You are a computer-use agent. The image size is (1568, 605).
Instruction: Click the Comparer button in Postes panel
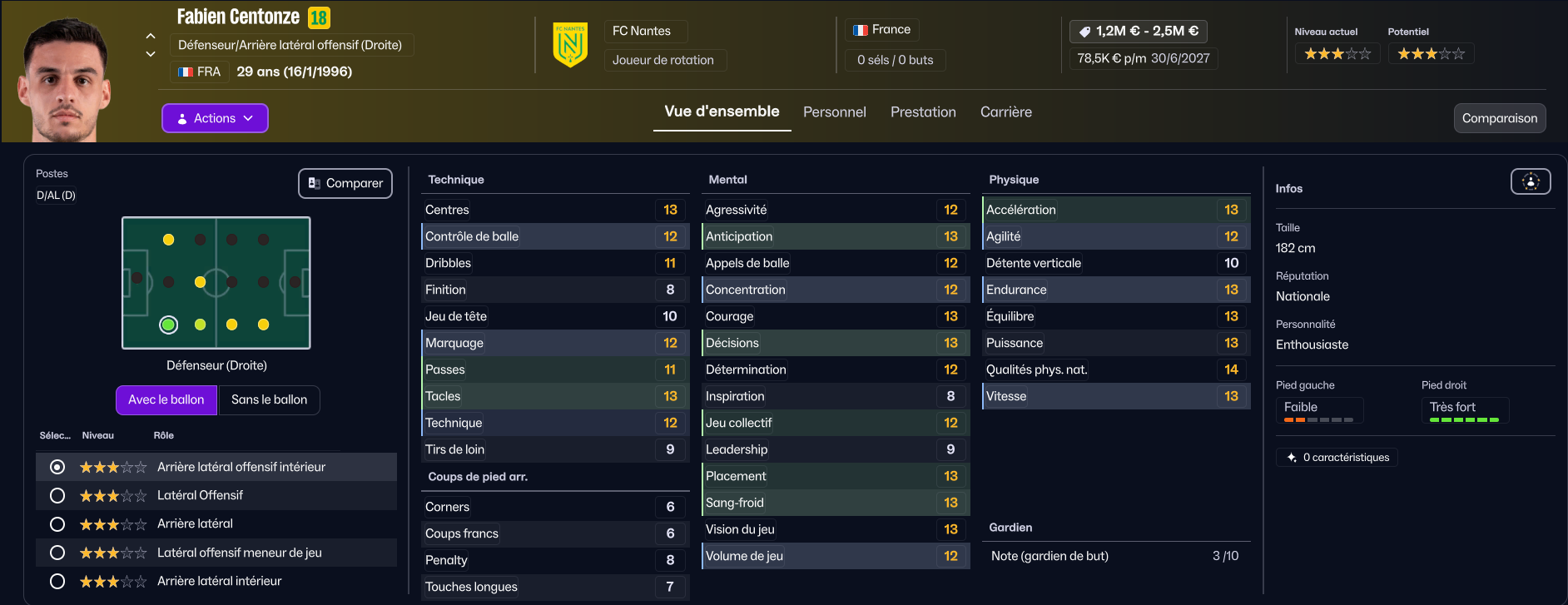(345, 183)
